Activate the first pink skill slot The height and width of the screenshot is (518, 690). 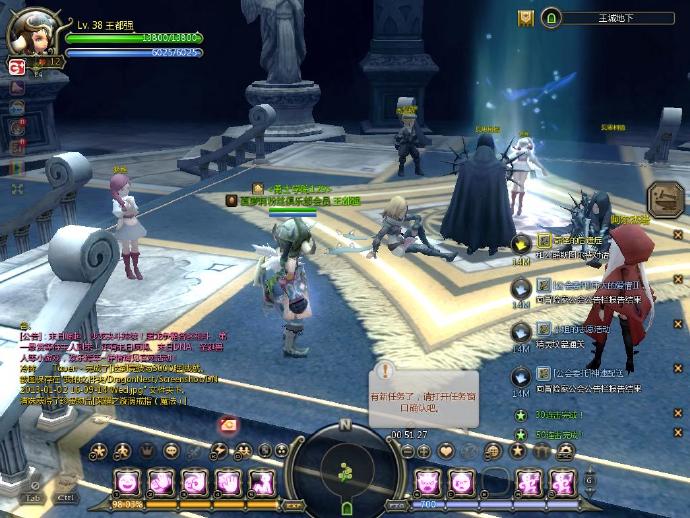click(x=127, y=483)
